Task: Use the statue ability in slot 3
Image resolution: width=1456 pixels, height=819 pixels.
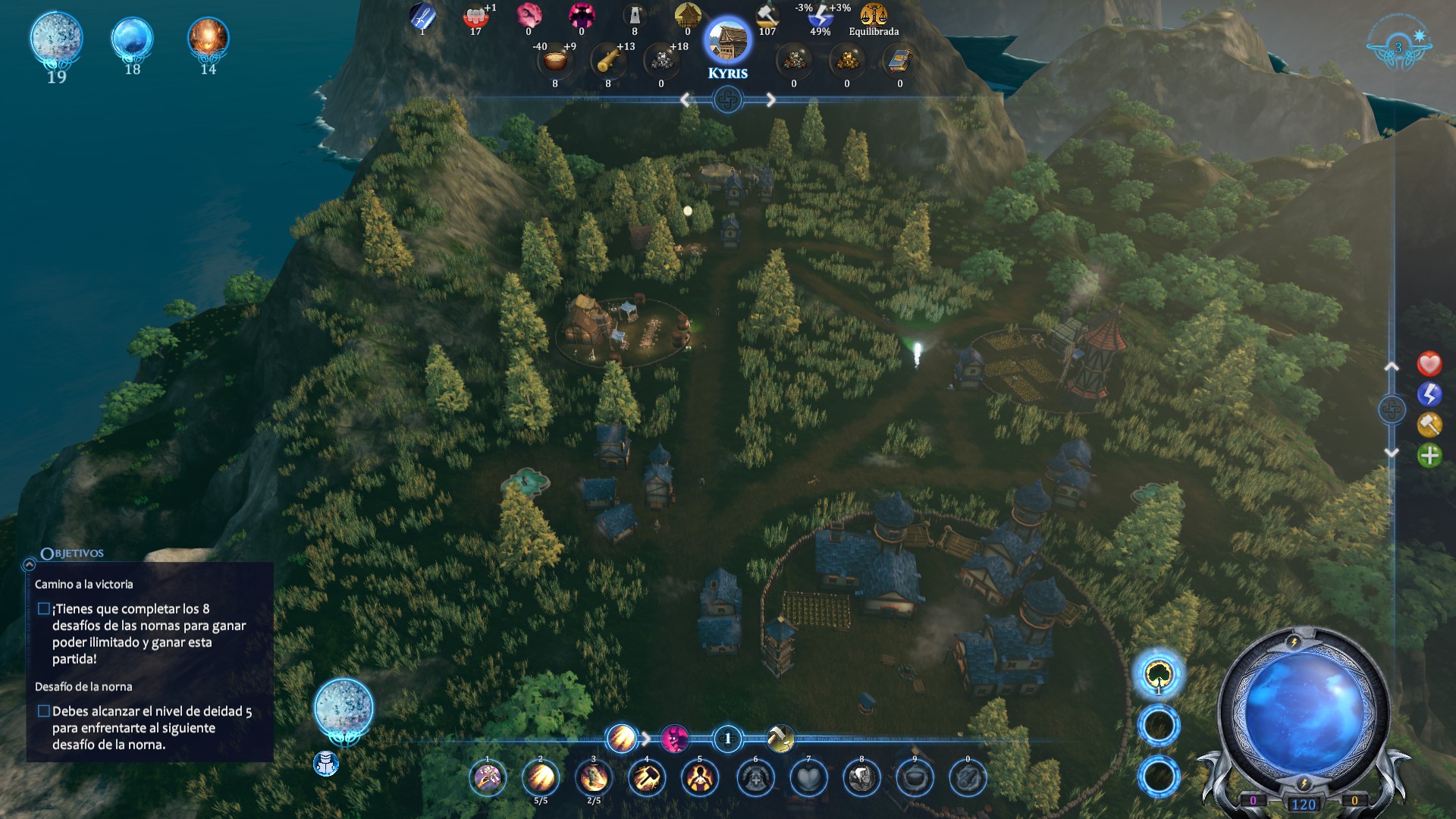Action: pos(594,778)
